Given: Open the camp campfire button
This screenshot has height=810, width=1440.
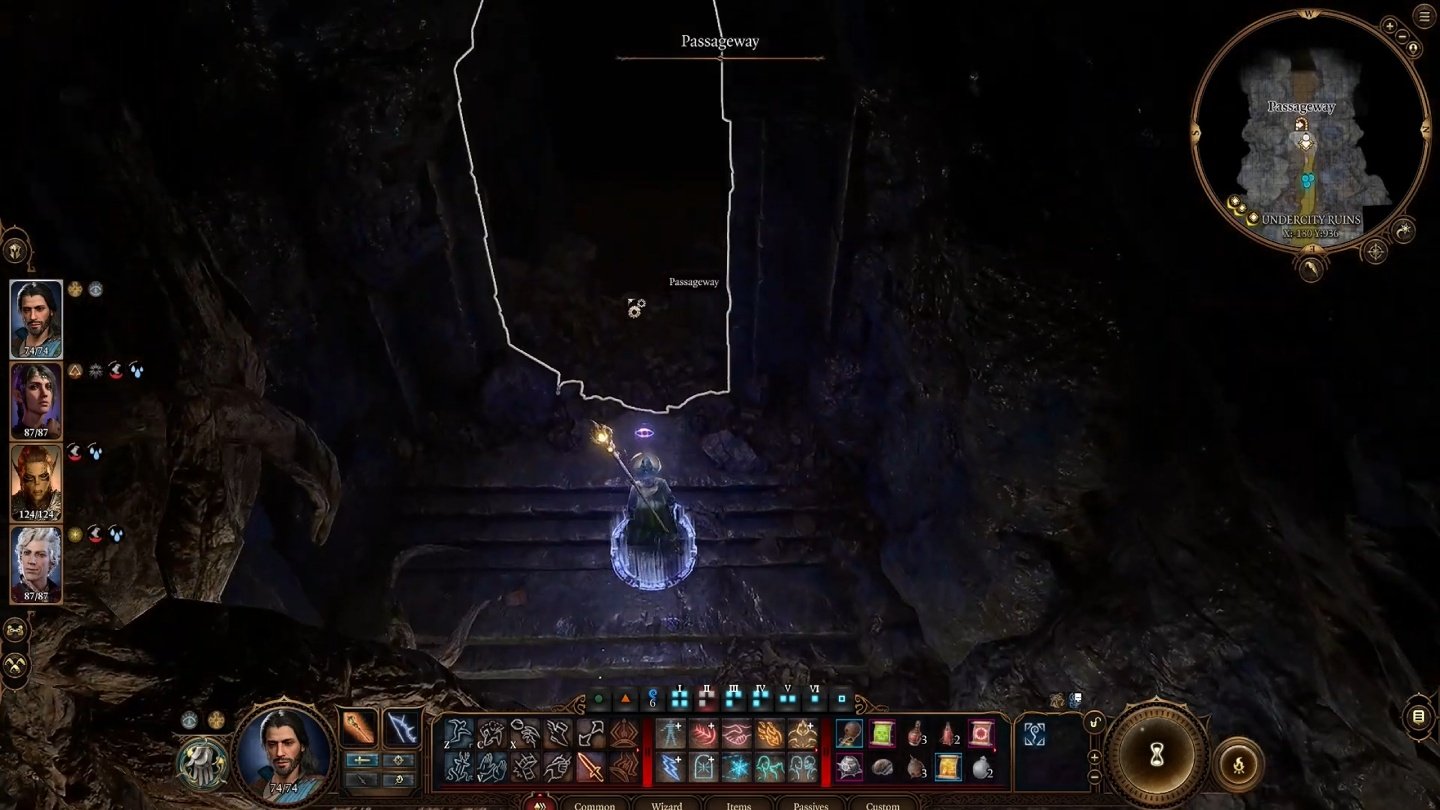Looking at the screenshot, I should click(1238, 764).
